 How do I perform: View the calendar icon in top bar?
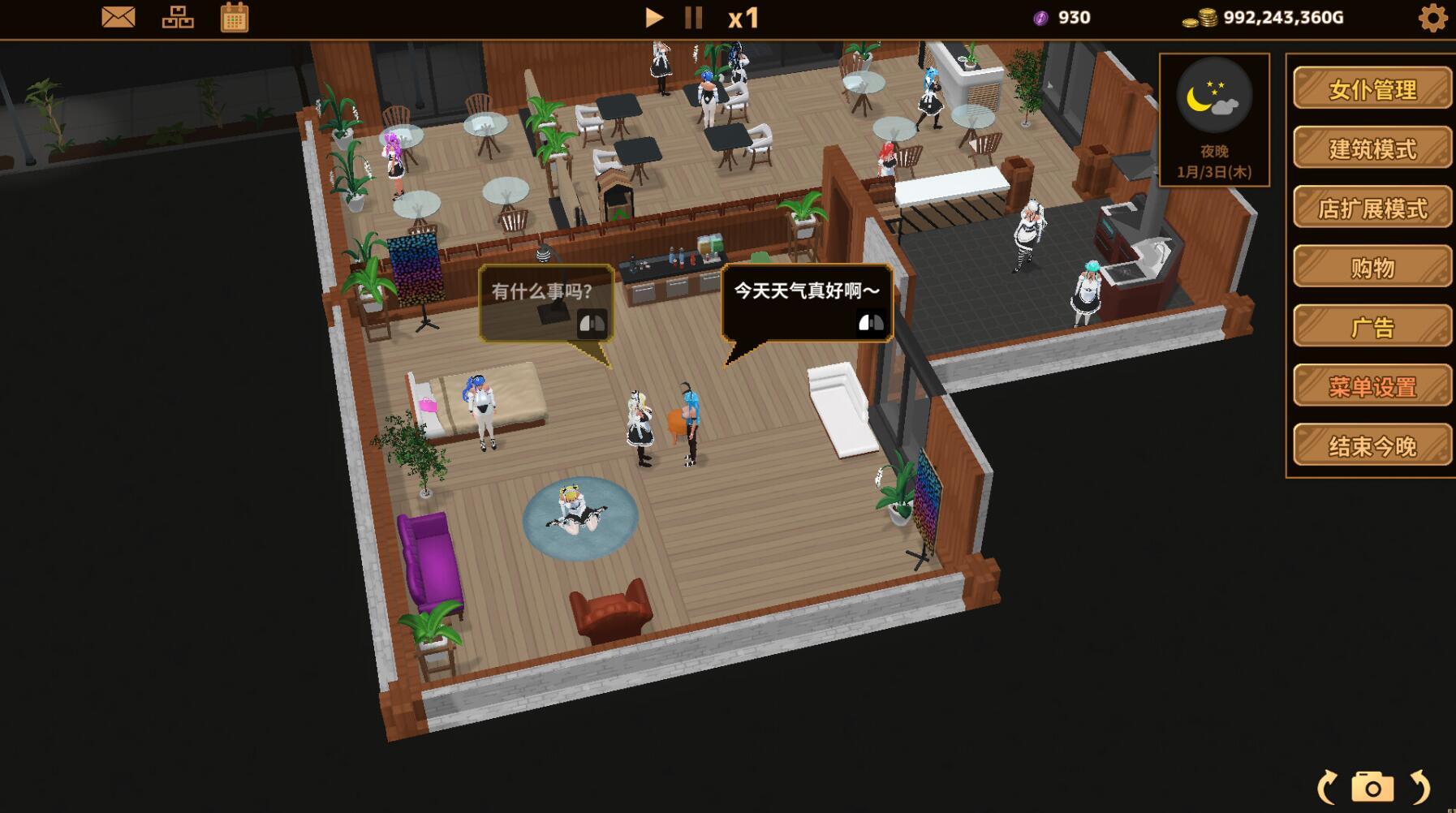pos(235,17)
